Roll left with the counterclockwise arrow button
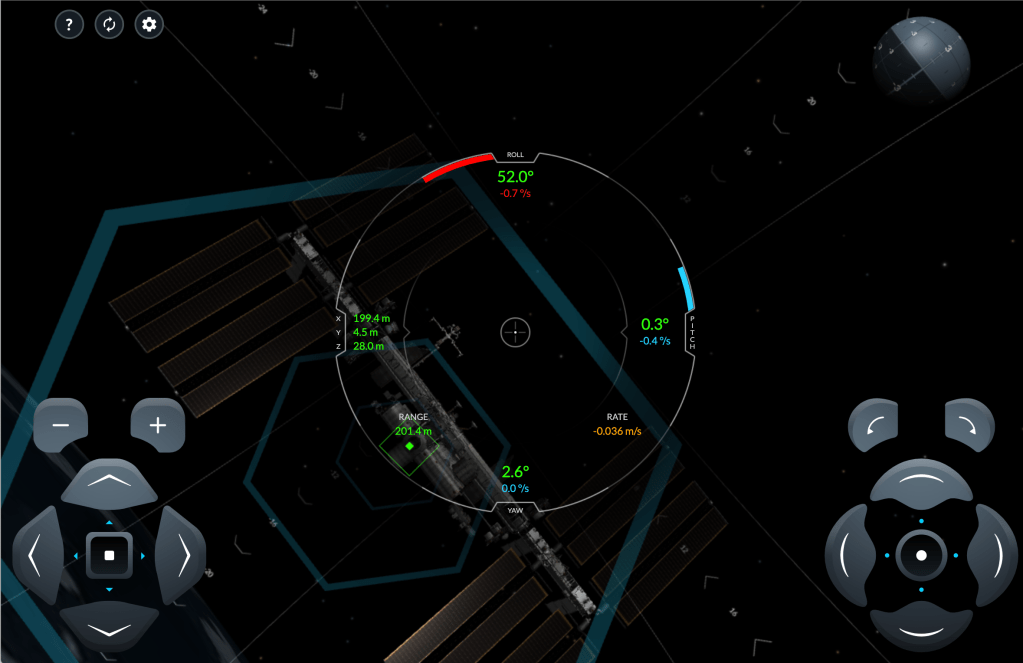The height and width of the screenshot is (663, 1023). coord(873,425)
